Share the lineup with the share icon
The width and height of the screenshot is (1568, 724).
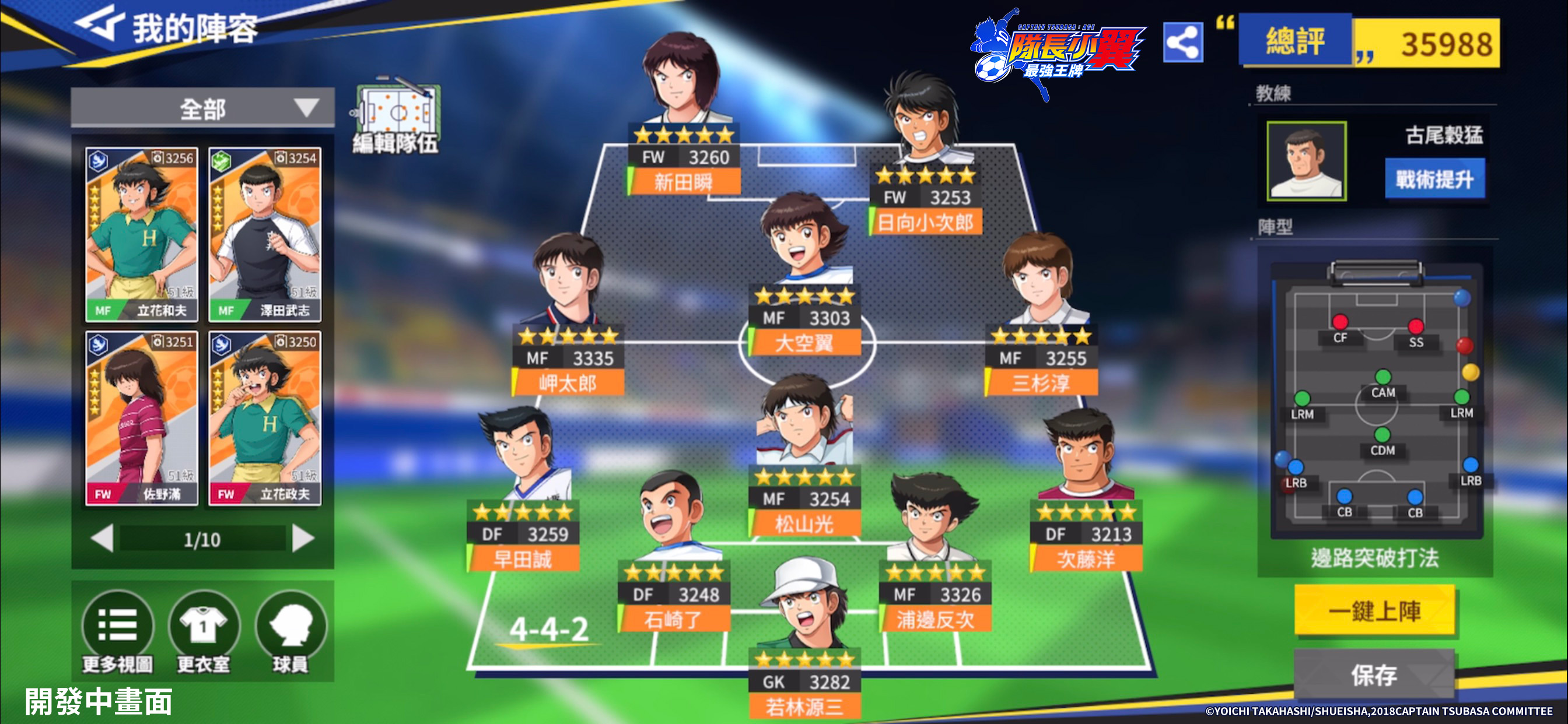pyautogui.click(x=1182, y=43)
